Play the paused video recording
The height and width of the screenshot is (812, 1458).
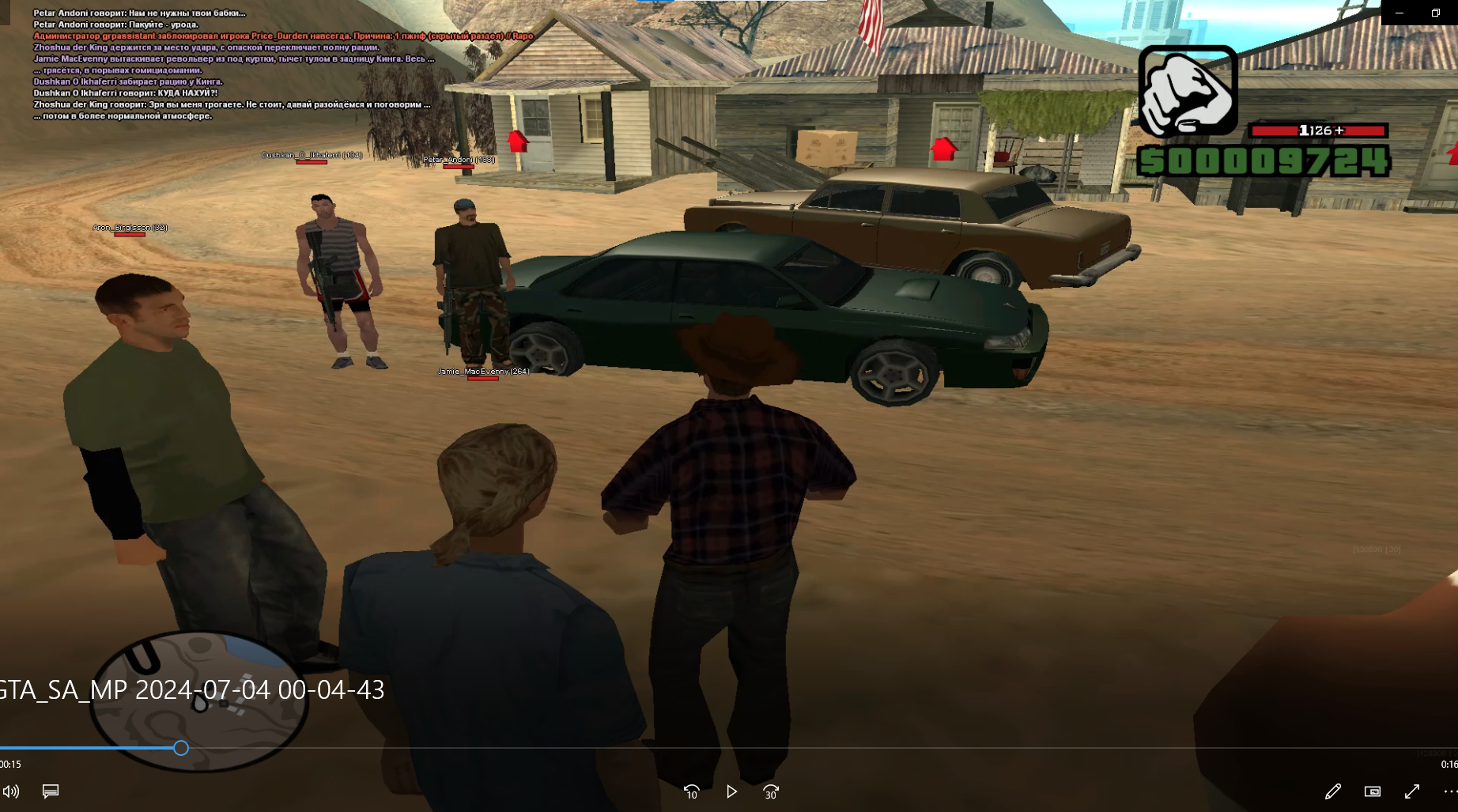click(x=731, y=791)
